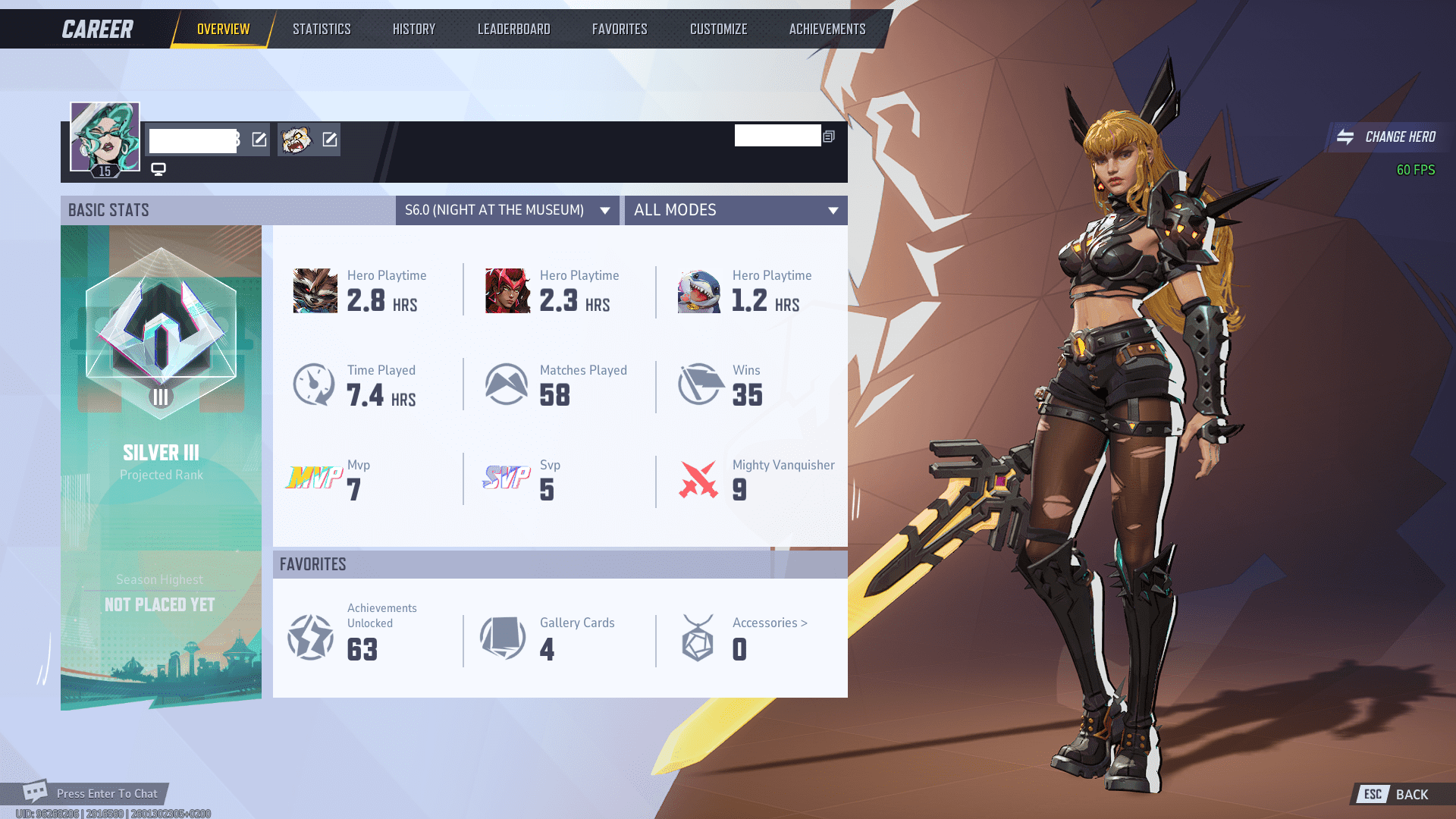Open the S6.0 Night At The Museum season dropdown
The image size is (1456, 819).
507,210
